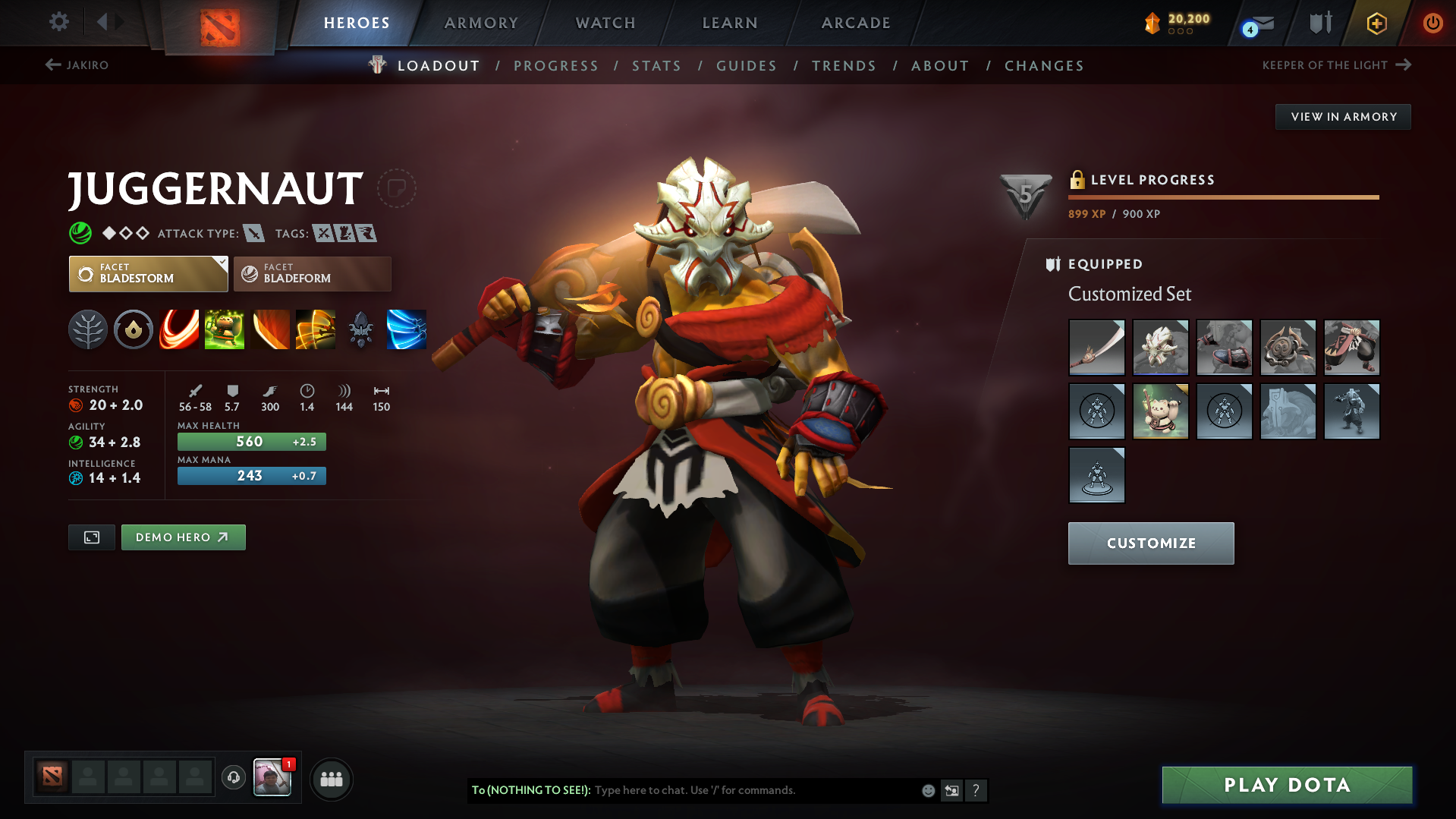
Task: Click the Healing Ward ability icon
Action: point(225,329)
